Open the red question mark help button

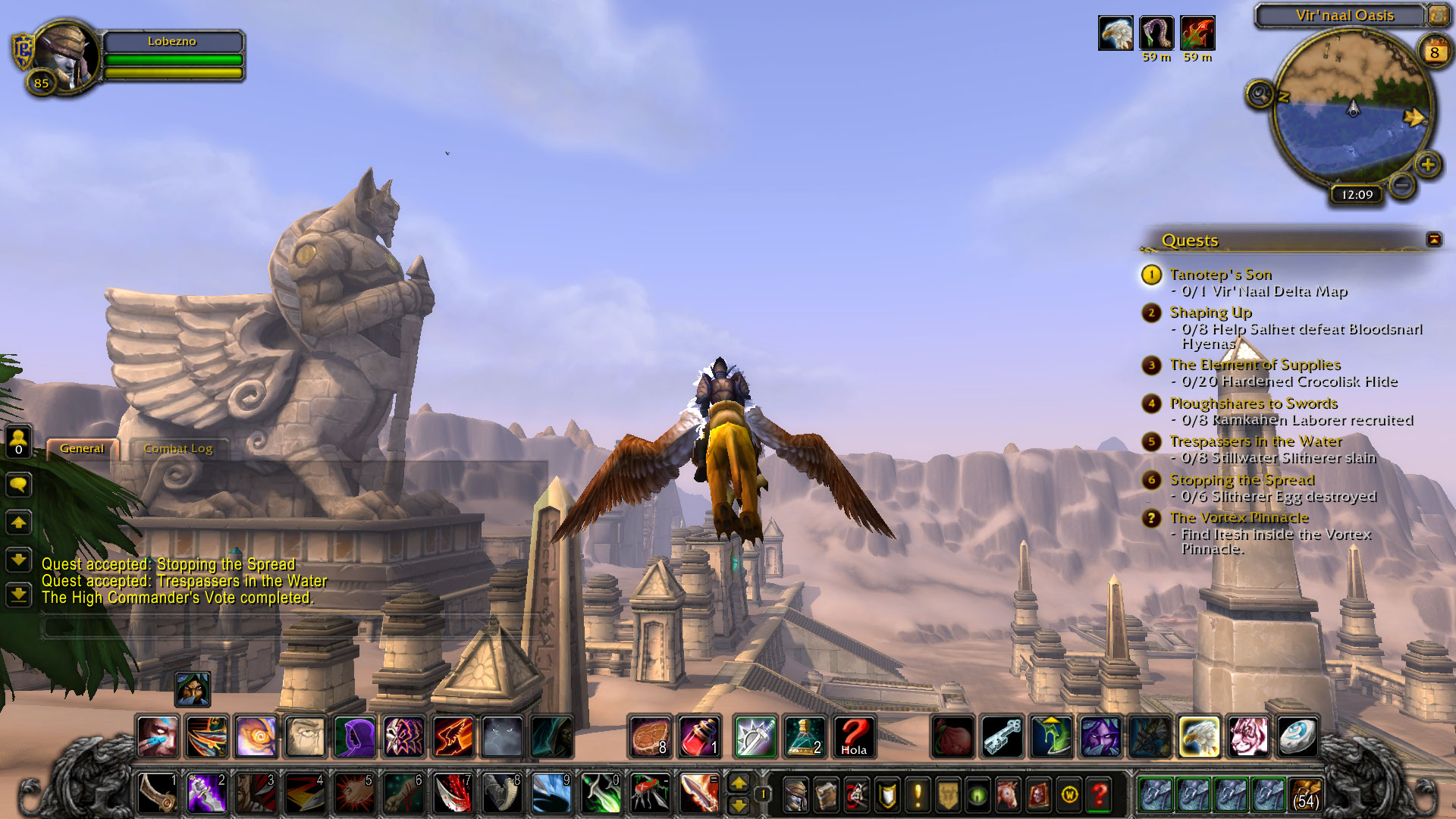pos(1099,795)
